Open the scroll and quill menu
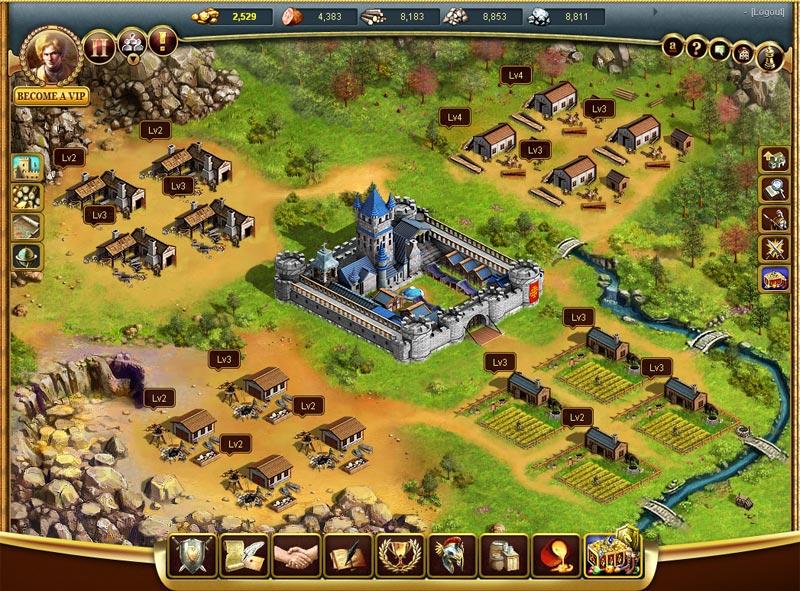800x591 pixels. pos(241,555)
